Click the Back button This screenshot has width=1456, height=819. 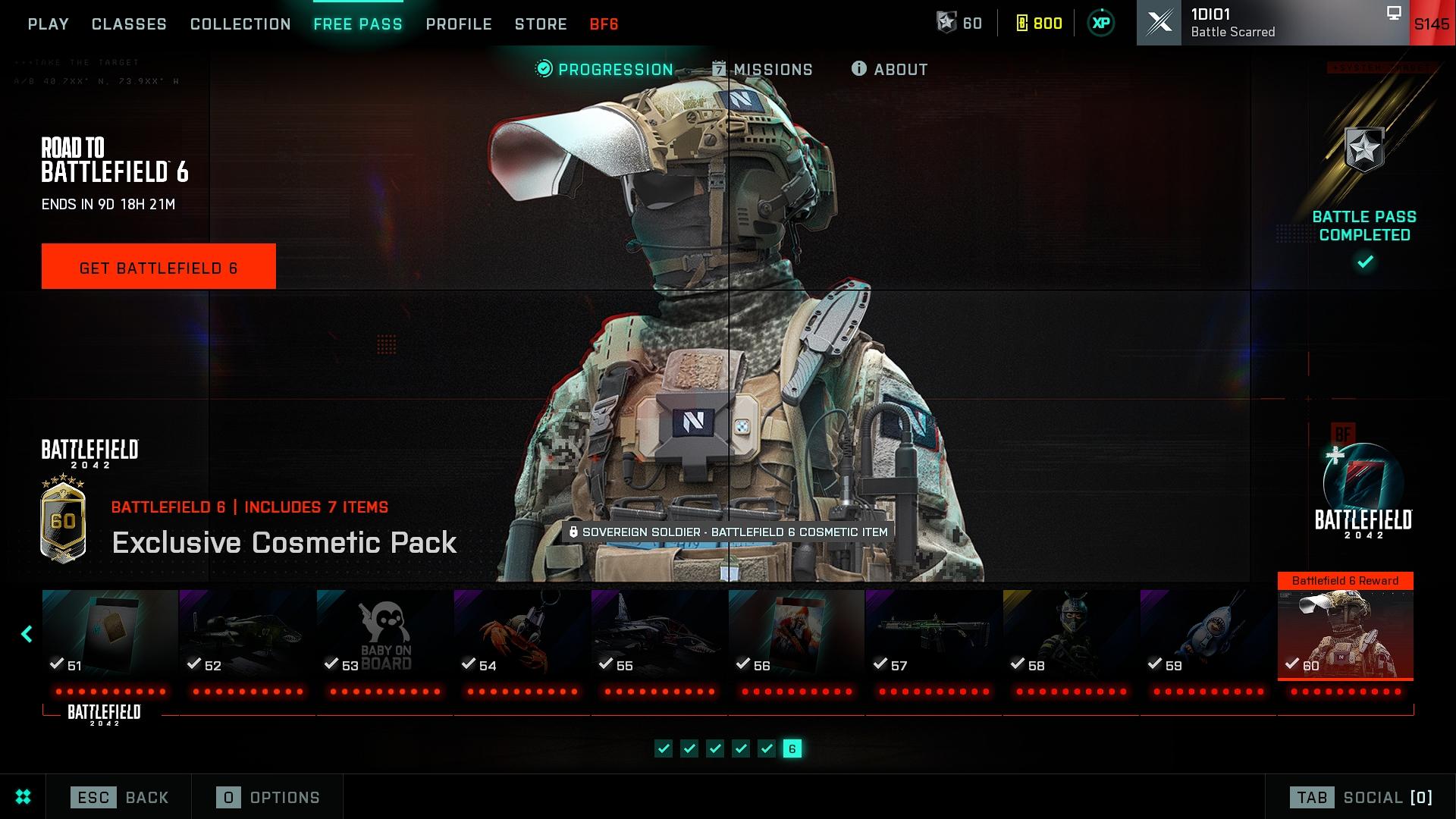click(x=120, y=797)
